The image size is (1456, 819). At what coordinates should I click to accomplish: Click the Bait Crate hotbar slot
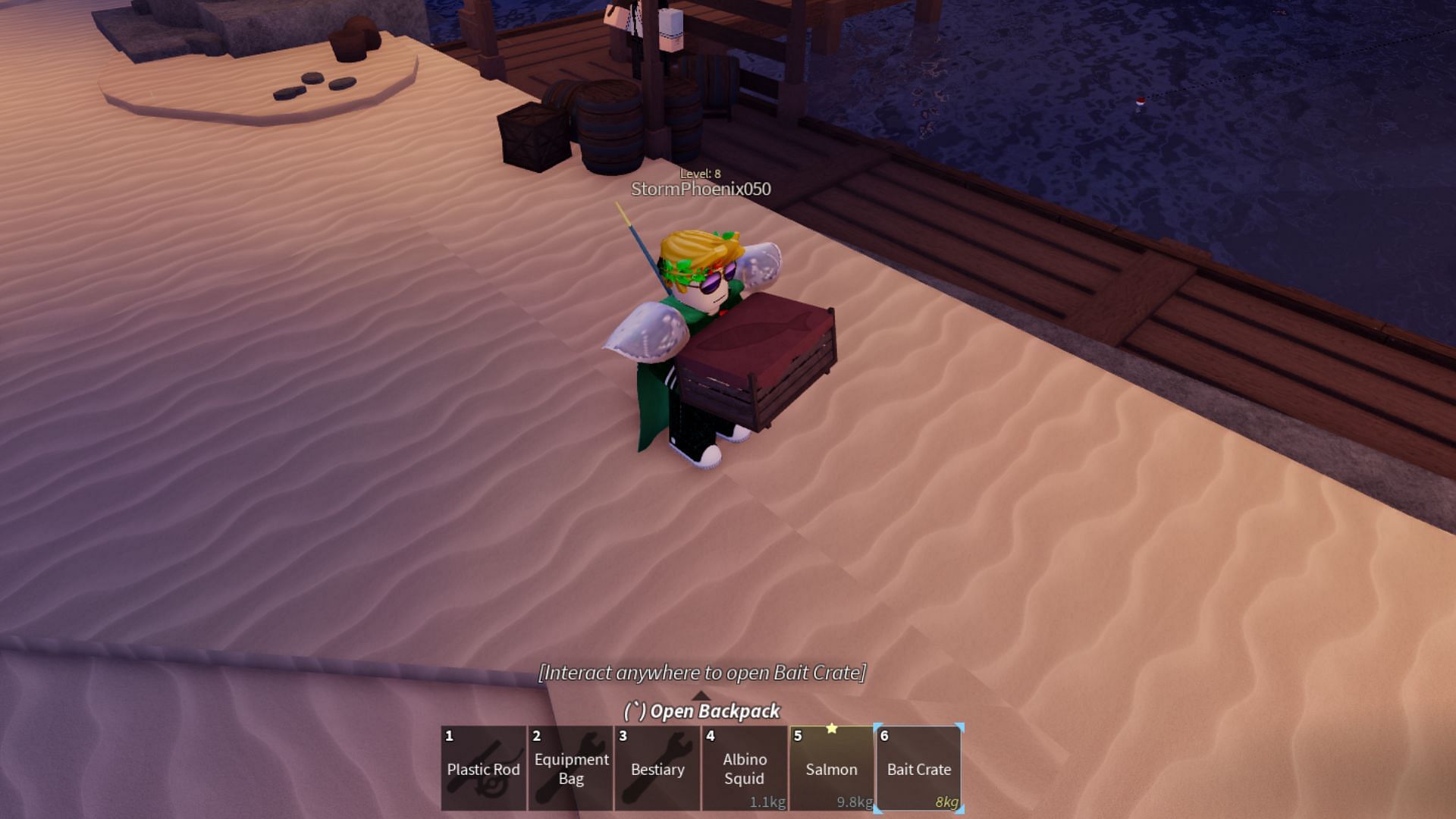click(918, 768)
